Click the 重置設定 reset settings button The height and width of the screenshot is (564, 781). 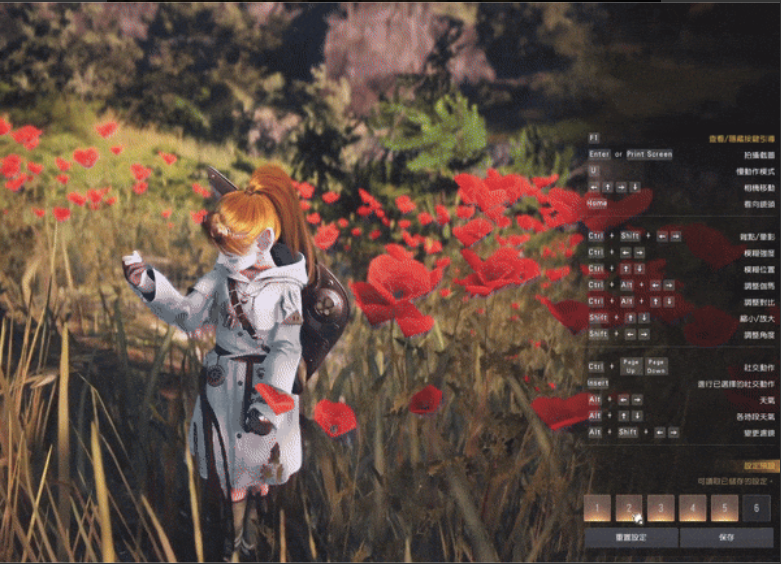tap(631, 537)
